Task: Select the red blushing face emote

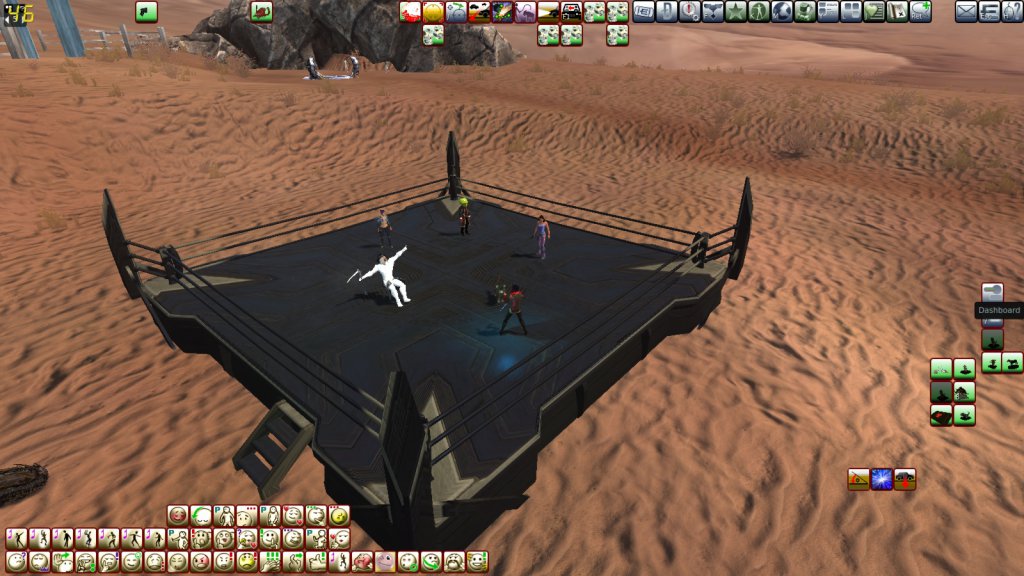Action: click(179, 516)
